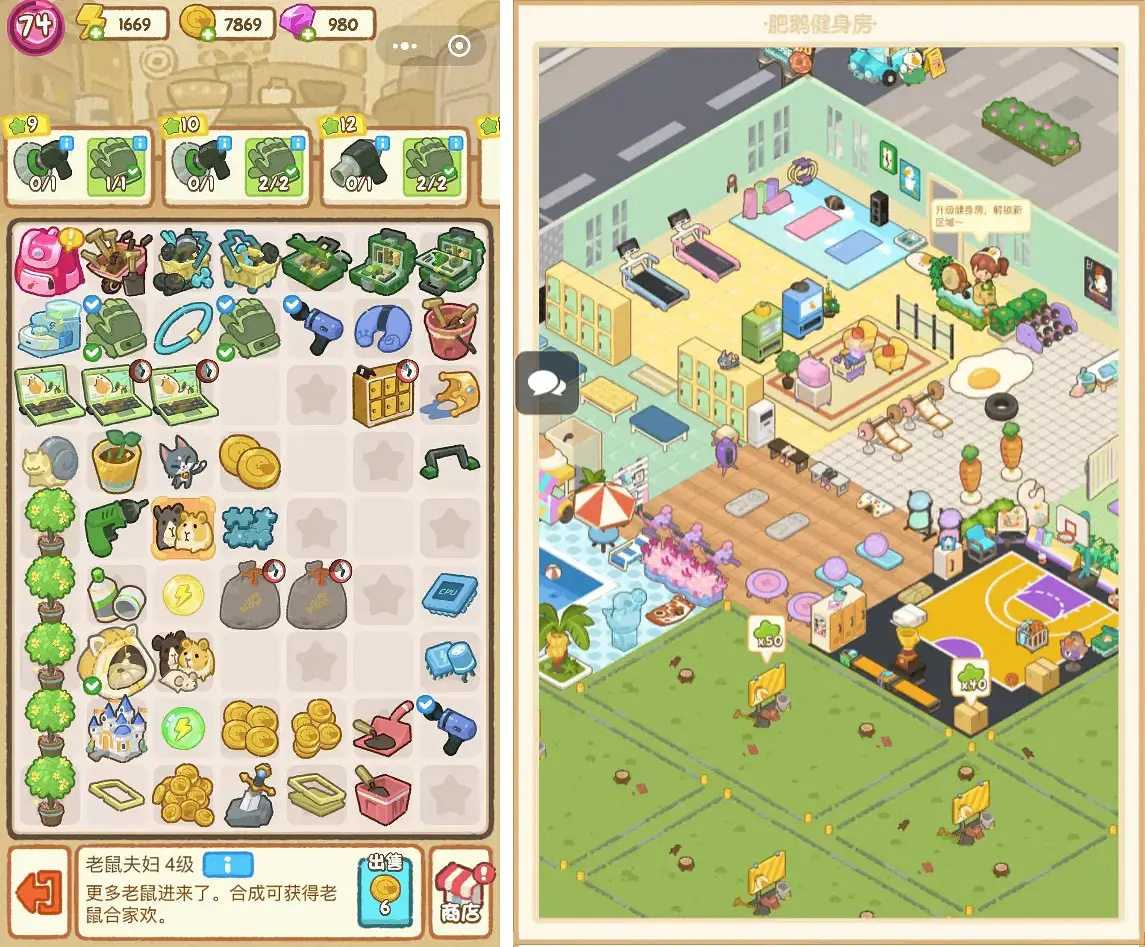This screenshot has height=947, width=1145.
Task: Select the pink backpack item
Action: 43,259
